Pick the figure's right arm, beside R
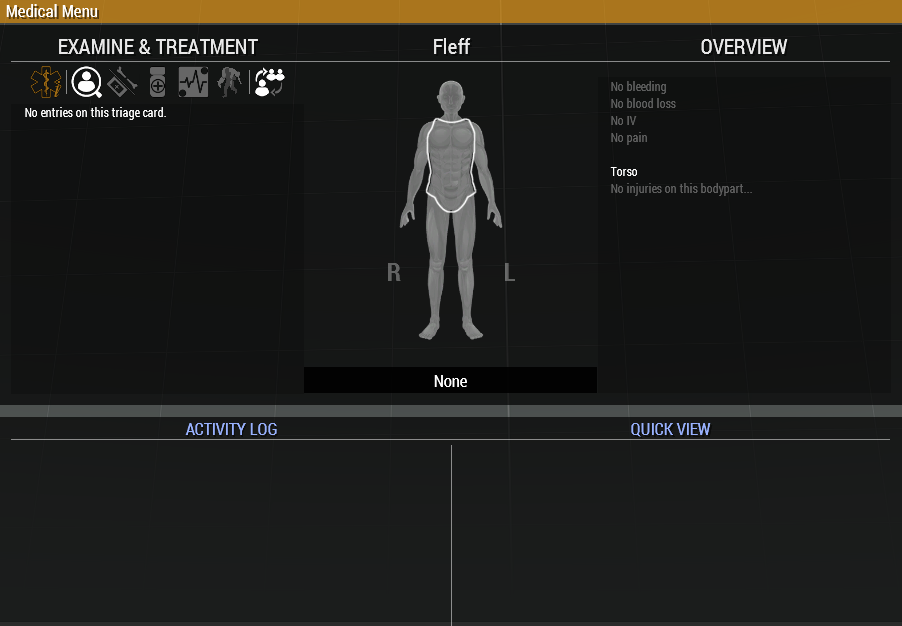Viewport: 902px width, 626px height. (413, 180)
